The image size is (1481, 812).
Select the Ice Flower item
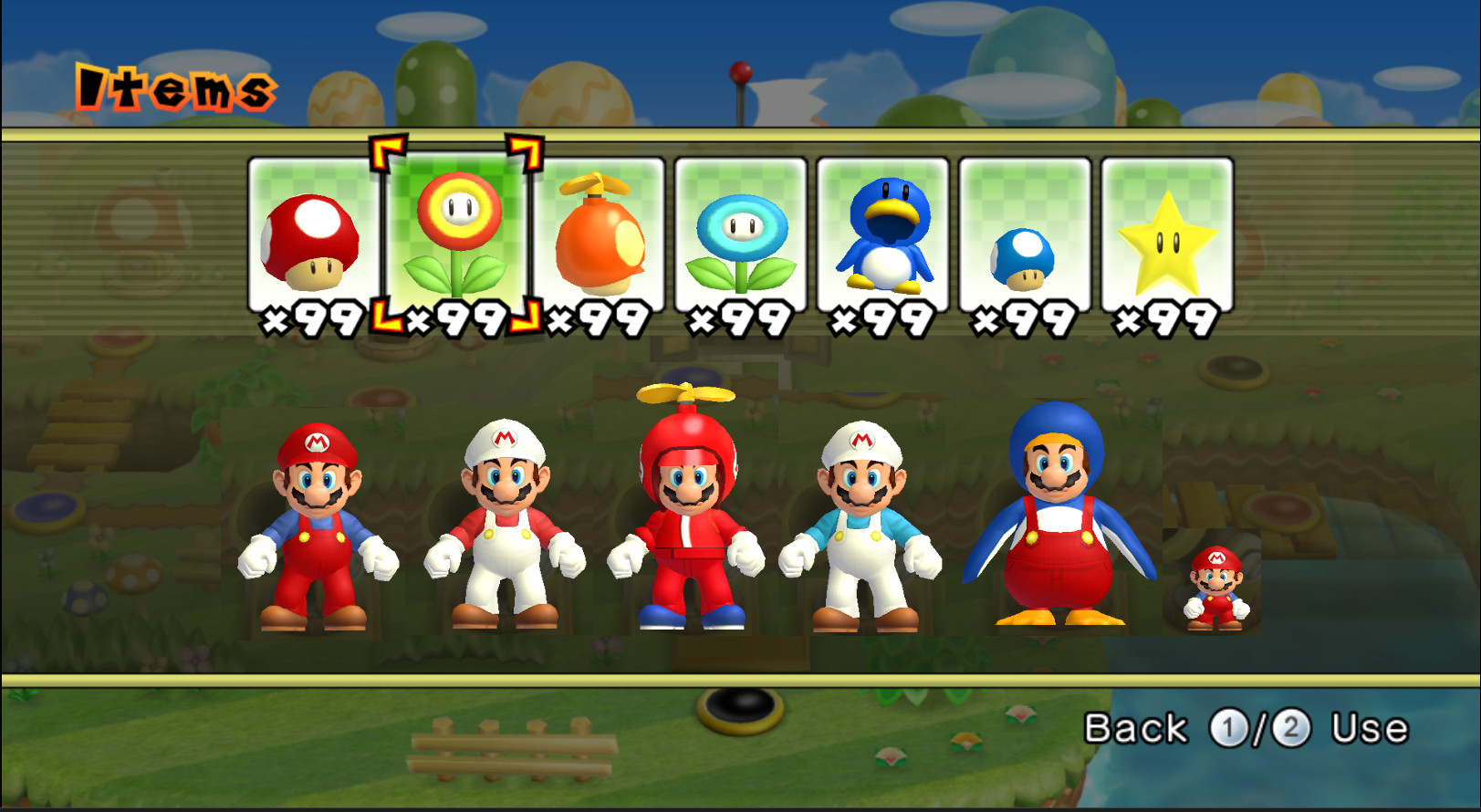tap(741, 233)
